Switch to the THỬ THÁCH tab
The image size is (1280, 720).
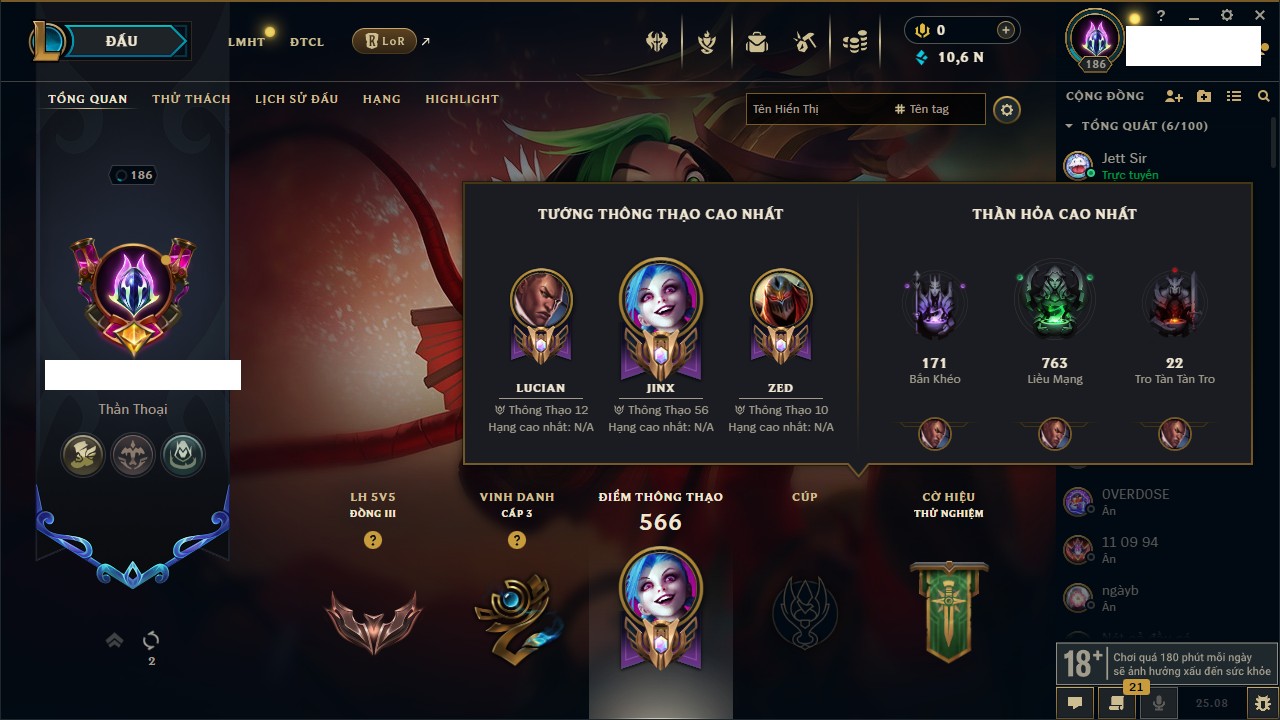point(191,99)
